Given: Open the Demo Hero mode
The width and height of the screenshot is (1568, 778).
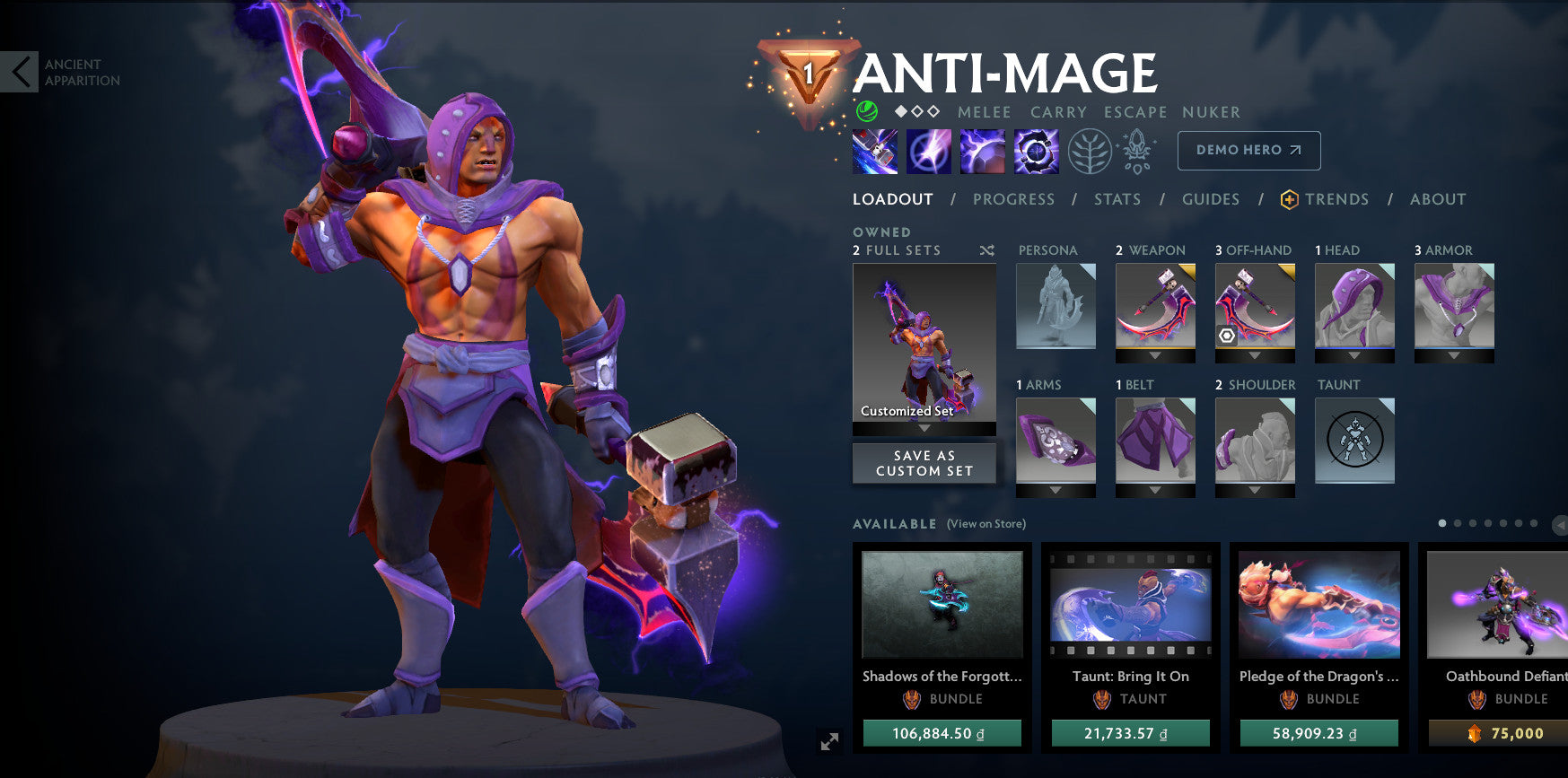Looking at the screenshot, I should click(1248, 151).
